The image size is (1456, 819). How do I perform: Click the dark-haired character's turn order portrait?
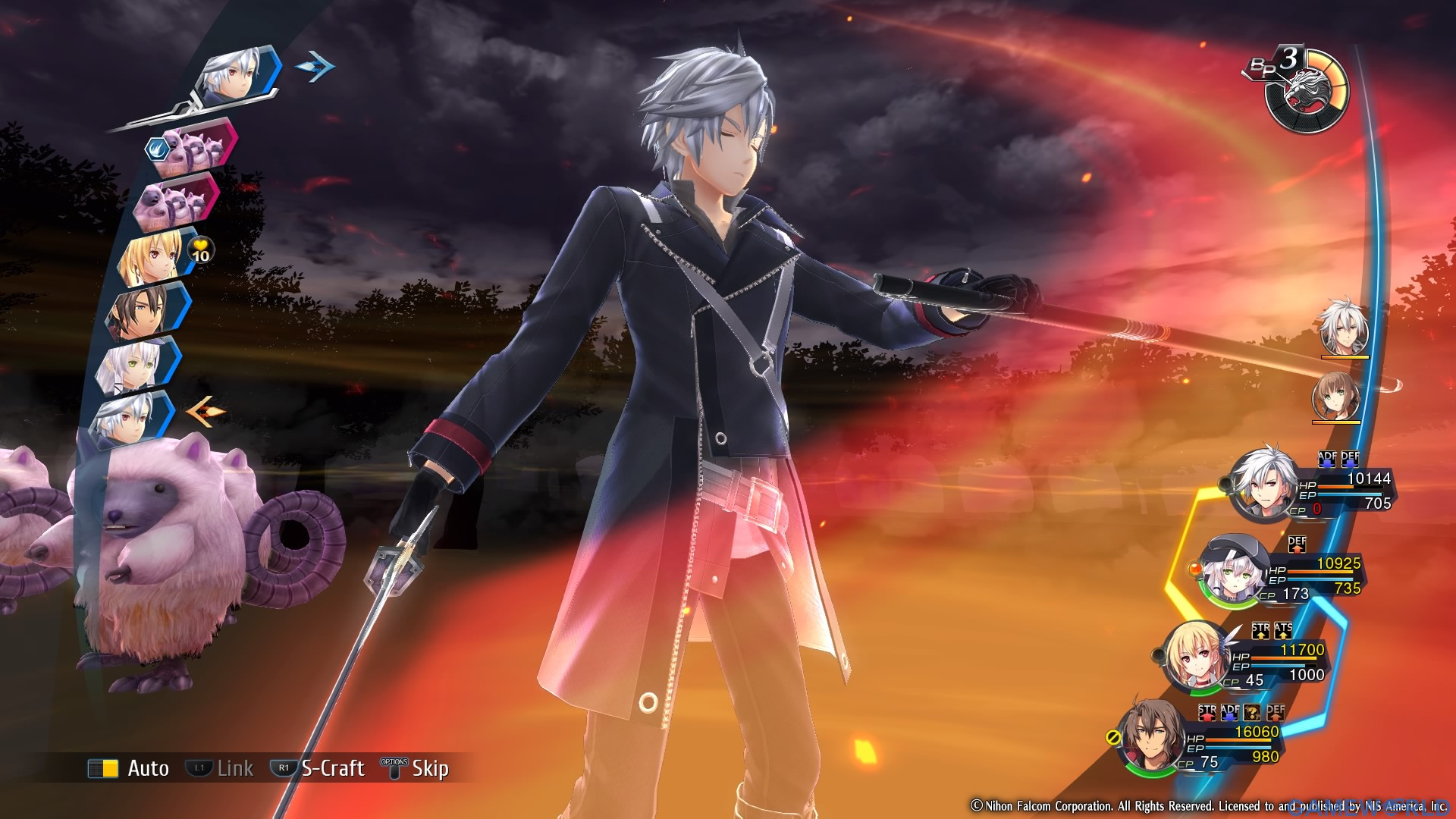(146, 311)
